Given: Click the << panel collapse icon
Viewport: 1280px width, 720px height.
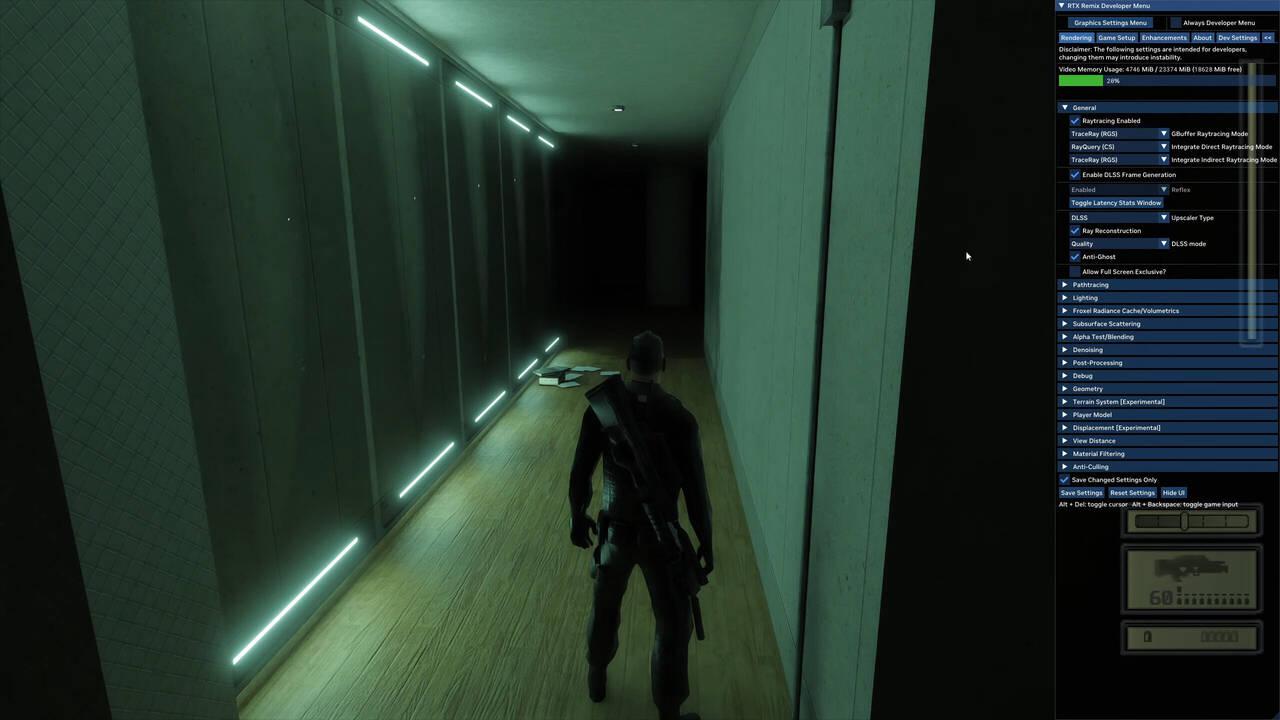Looking at the screenshot, I should (1268, 37).
